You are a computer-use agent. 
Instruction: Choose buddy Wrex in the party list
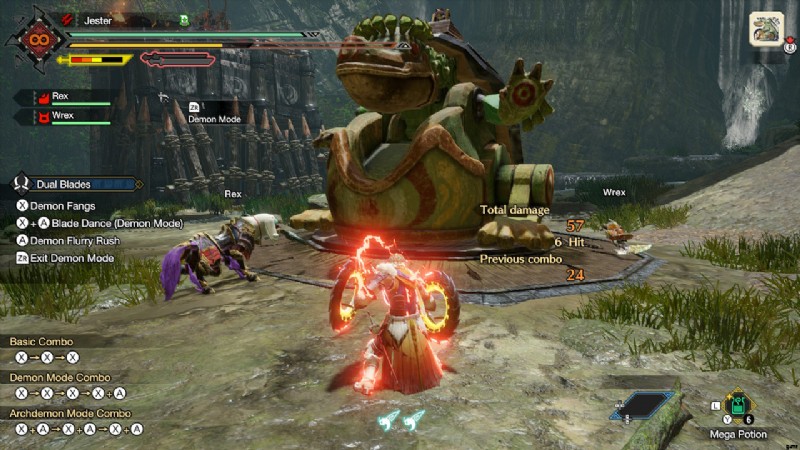click(x=62, y=116)
